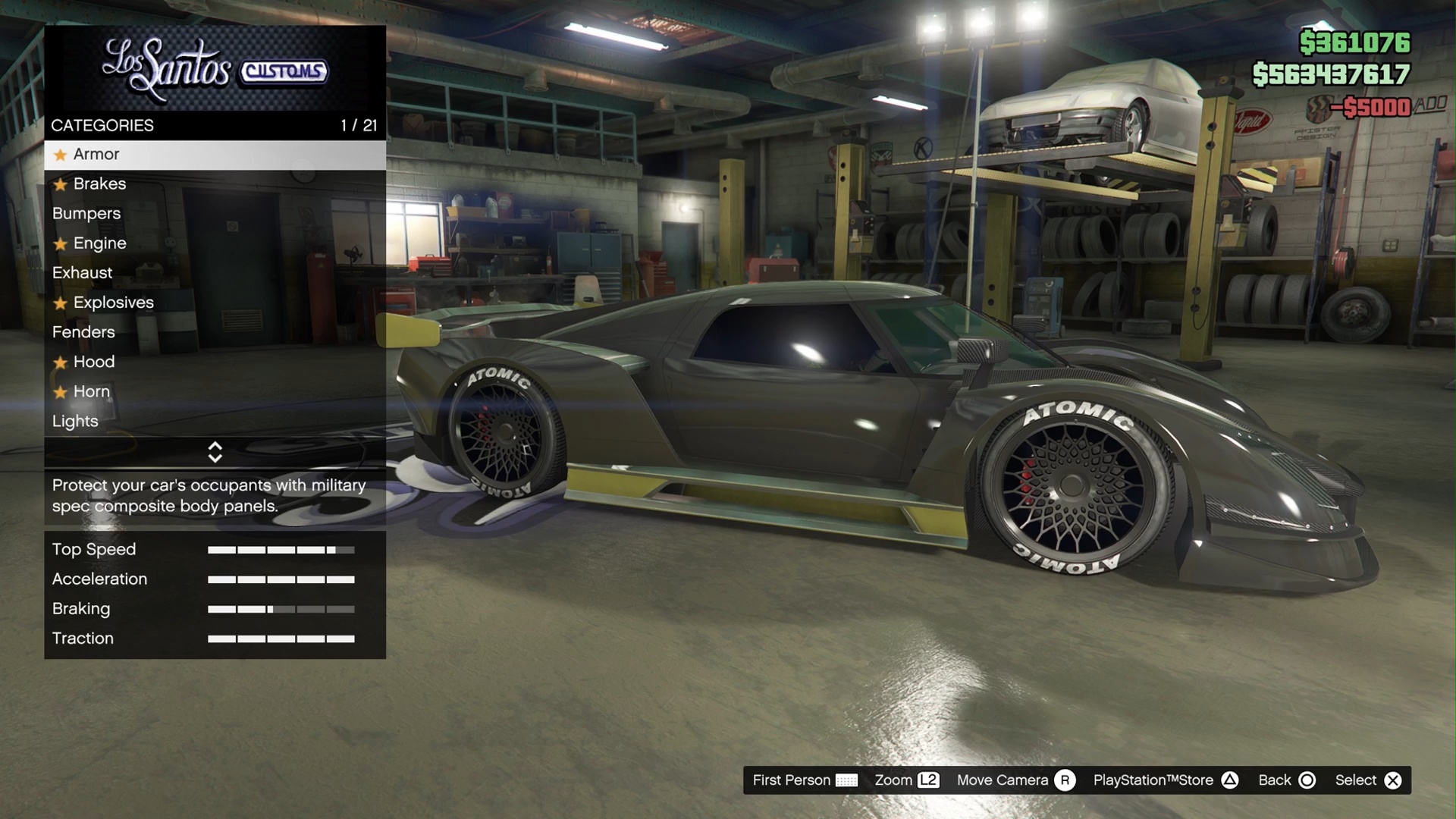Click the category list scroll arrows
The width and height of the screenshot is (1456, 819).
(215, 452)
